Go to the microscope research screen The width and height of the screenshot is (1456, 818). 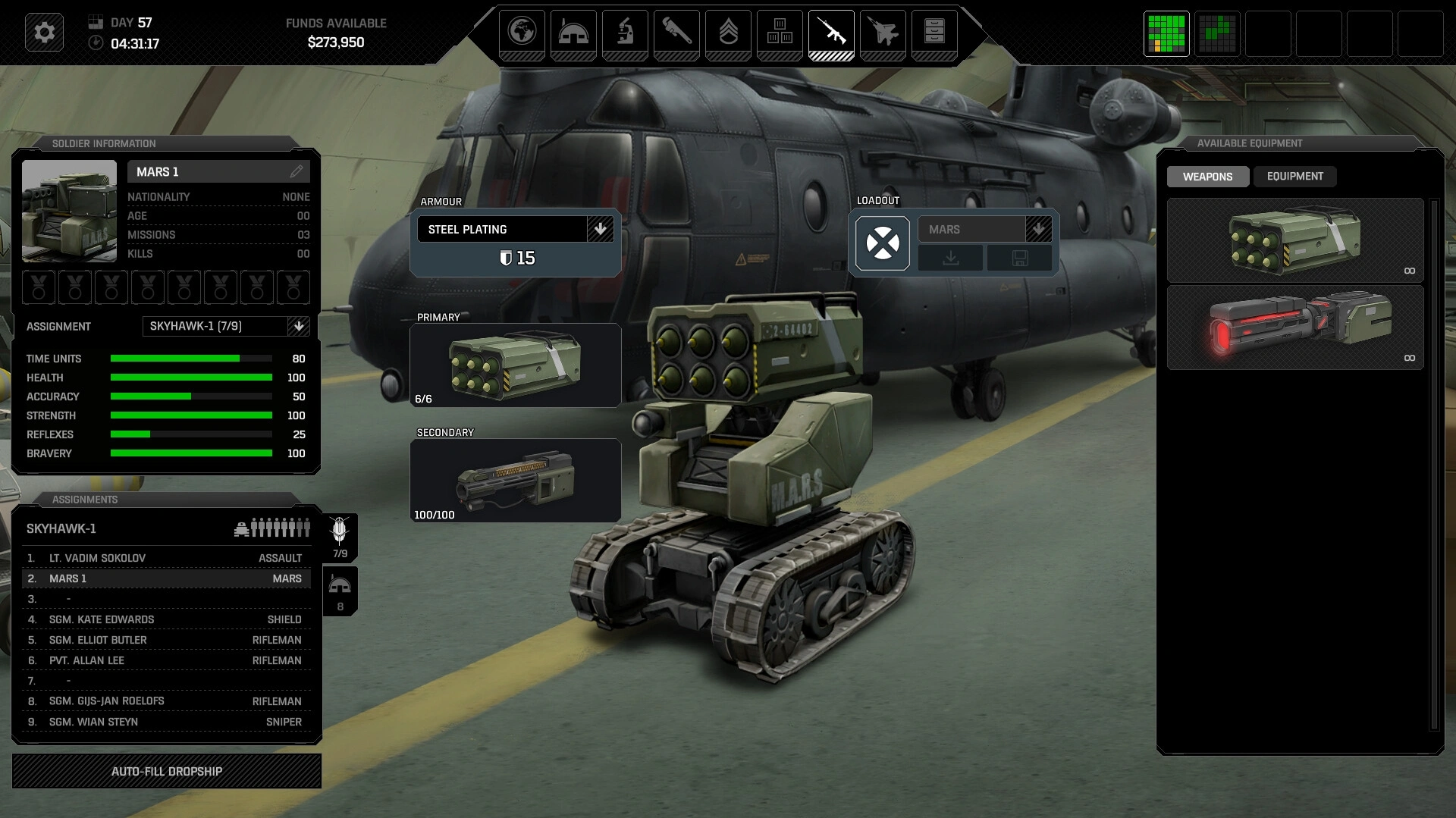coord(625,33)
